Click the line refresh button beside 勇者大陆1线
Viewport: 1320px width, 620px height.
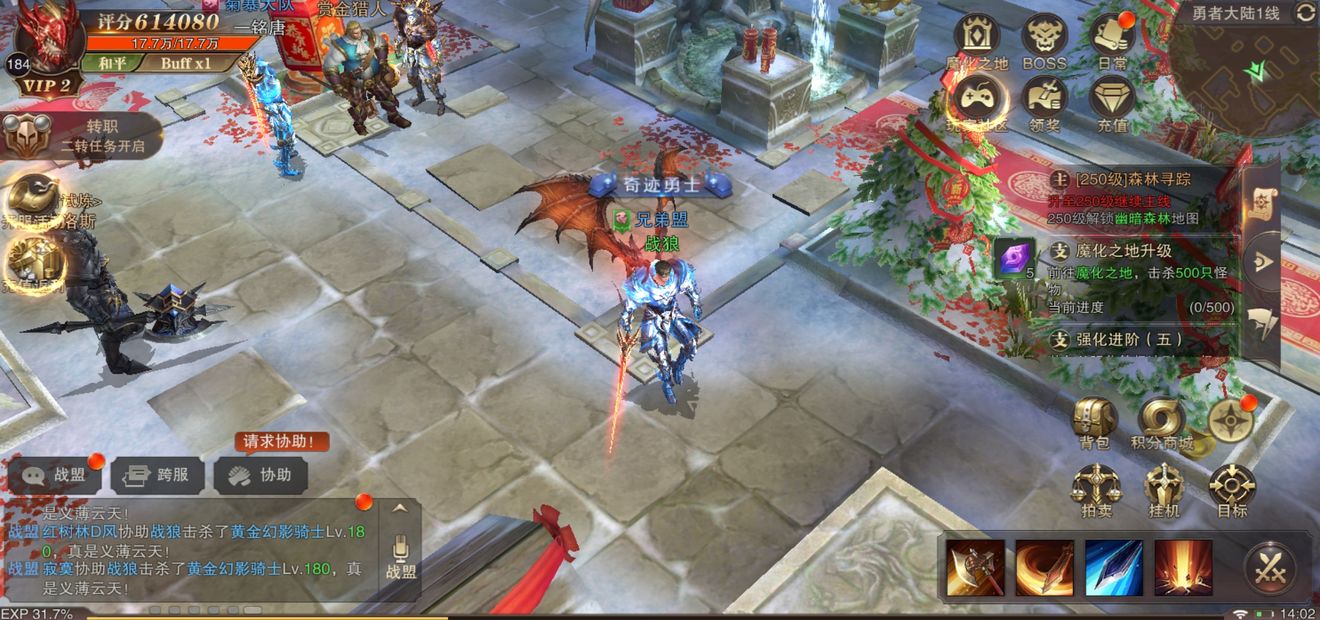pyautogui.click(x=1305, y=13)
